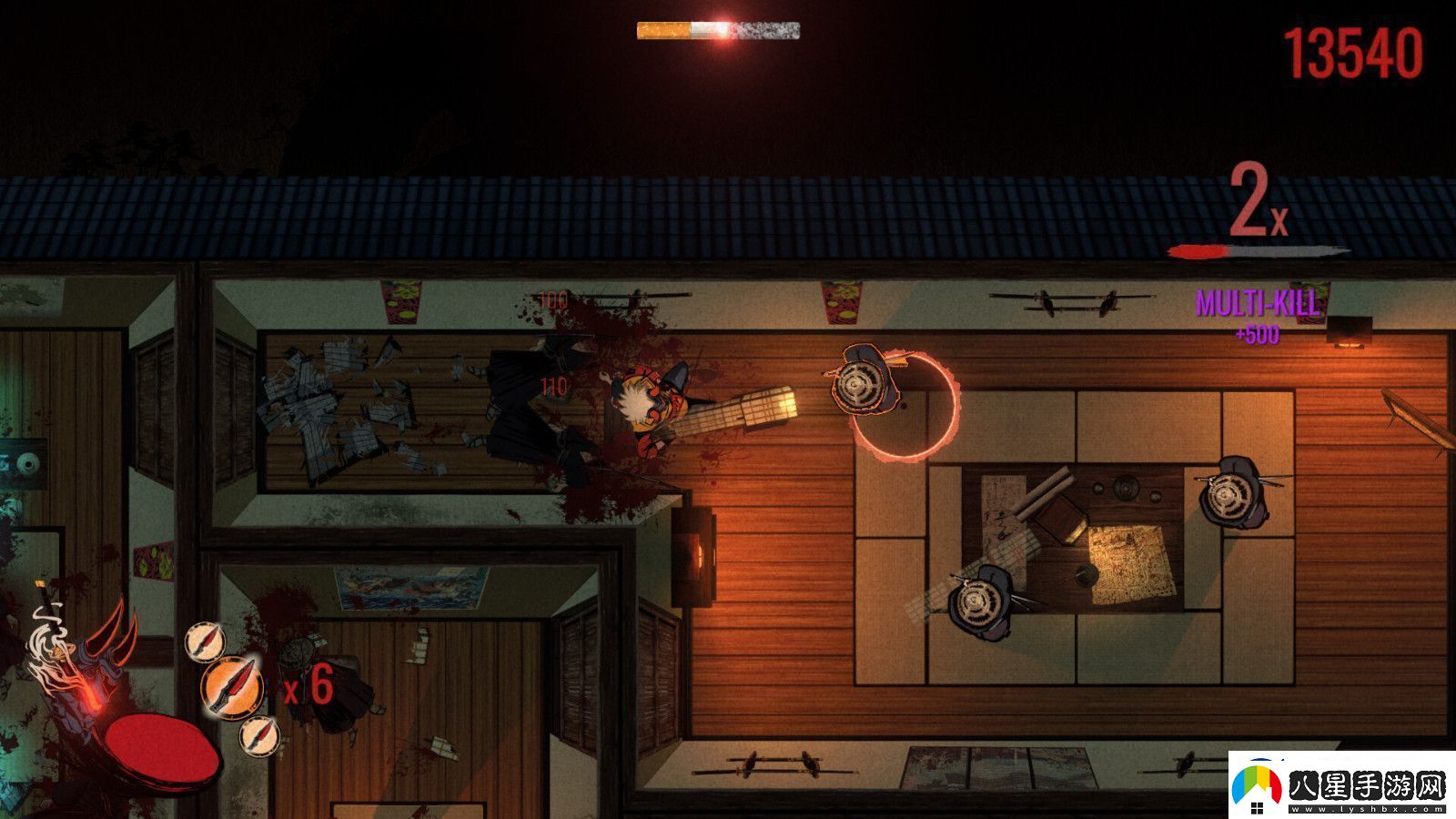Click the burning cigarette health bar icon

tap(718, 33)
